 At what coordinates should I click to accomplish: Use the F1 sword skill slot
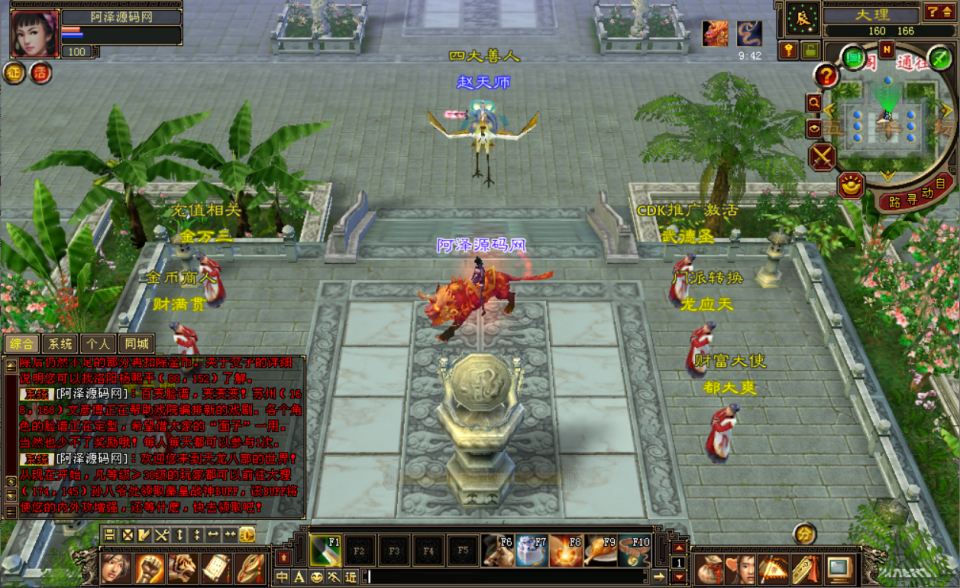(x=326, y=550)
